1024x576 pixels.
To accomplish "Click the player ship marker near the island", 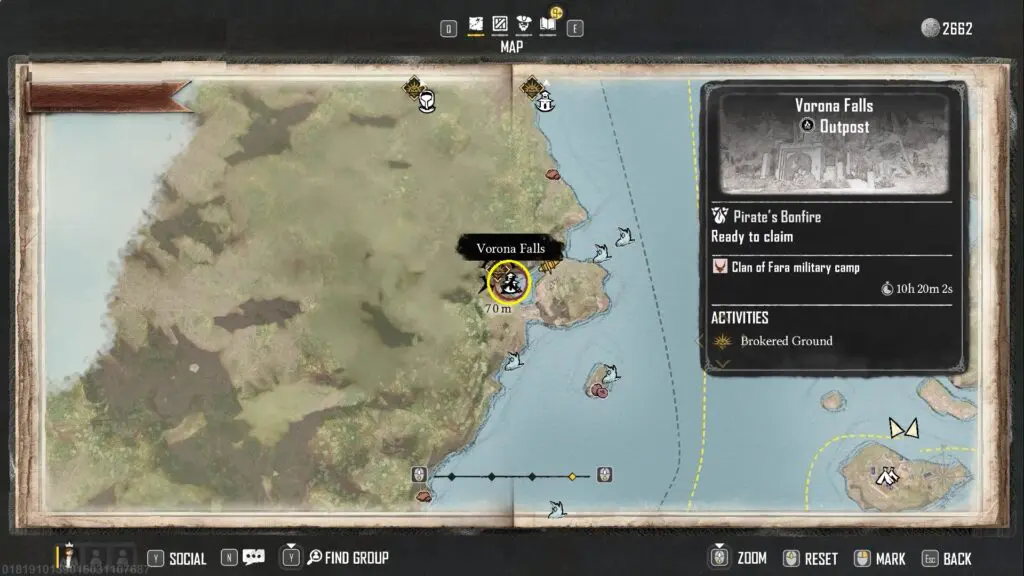I will pyautogui.click(x=904, y=428).
